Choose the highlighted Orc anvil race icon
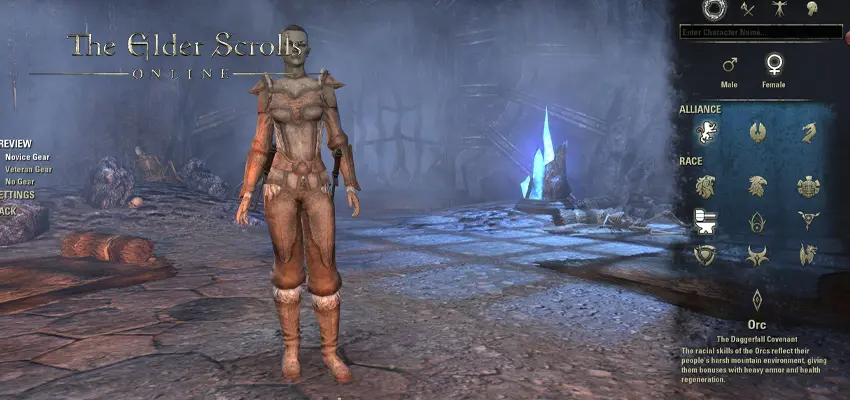The image size is (850, 400). 704,220
